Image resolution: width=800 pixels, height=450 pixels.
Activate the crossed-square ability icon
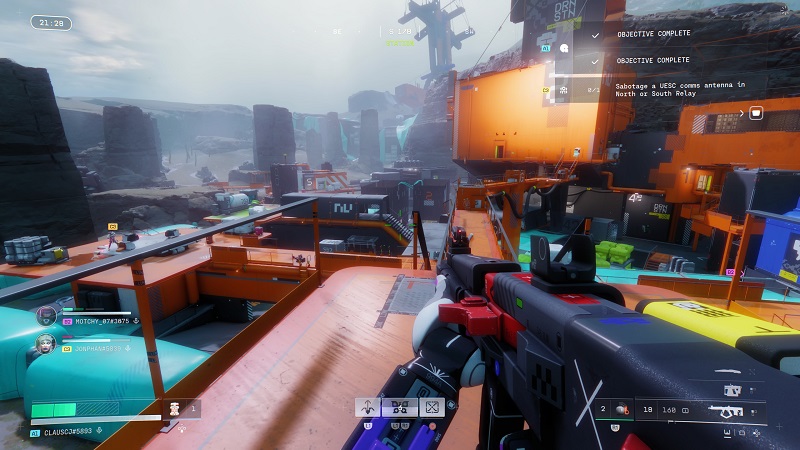433,407
